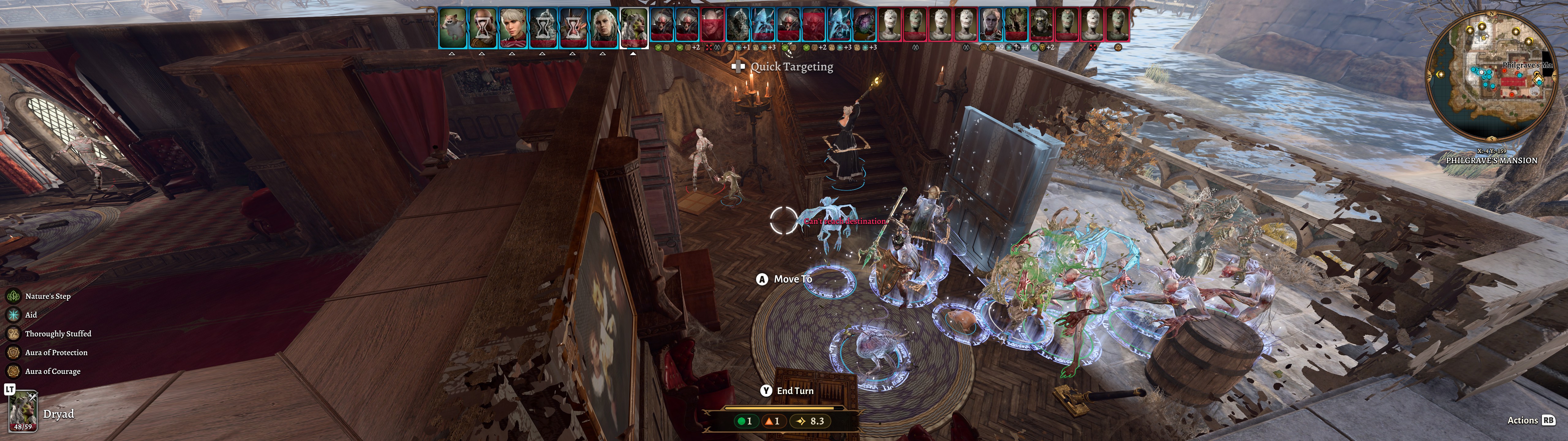Image resolution: width=1568 pixels, height=441 pixels.
Task: Click the highlighted Dryad turn-order portrait
Action: [634, 28]
